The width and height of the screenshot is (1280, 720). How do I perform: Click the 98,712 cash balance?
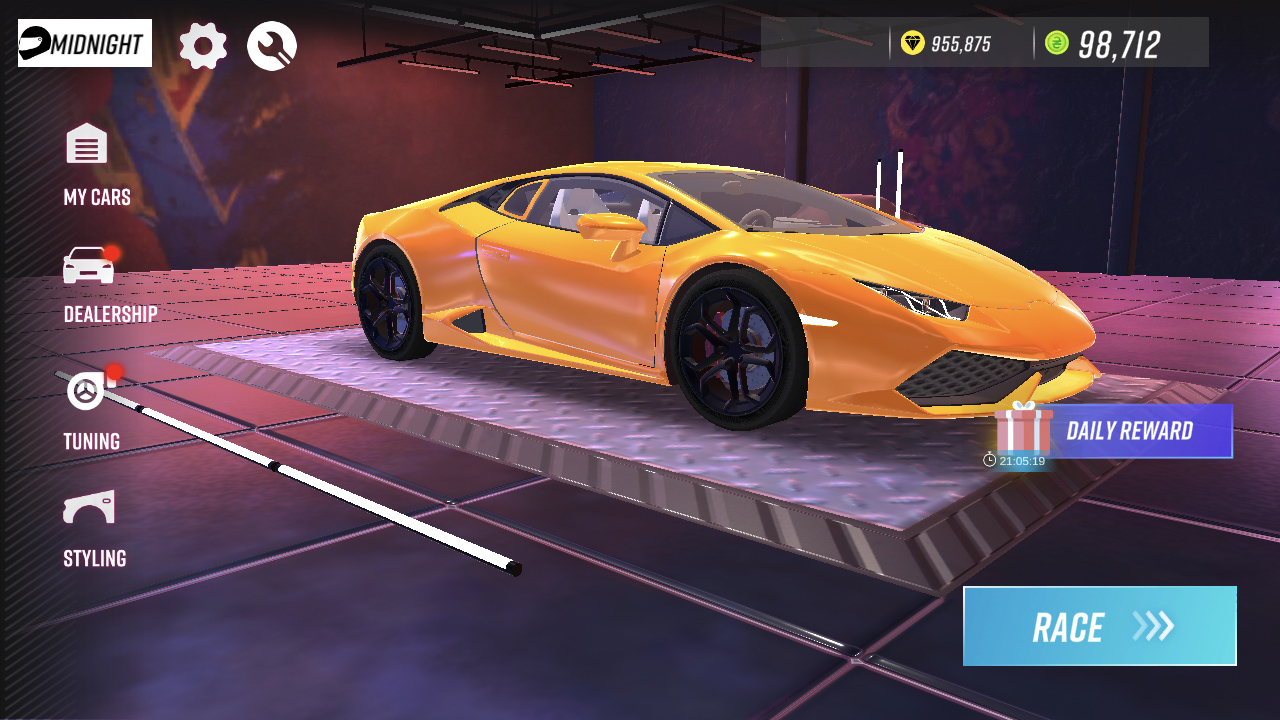(1117, 42)
